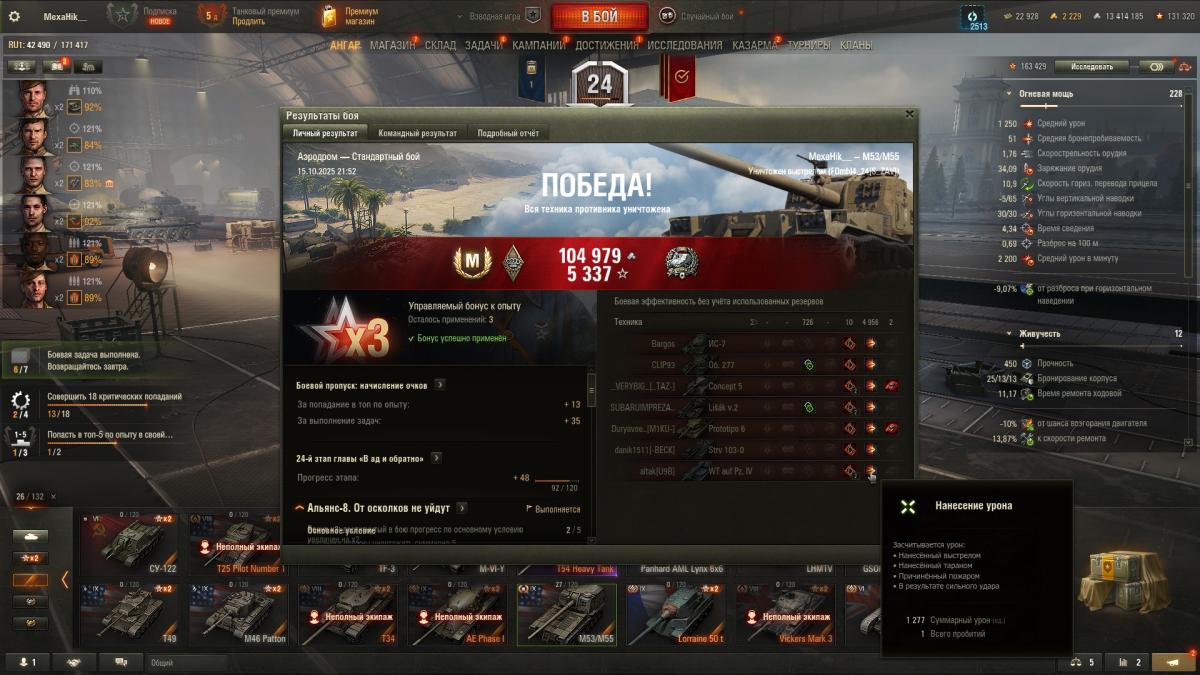Open the КАМПАНИИ section
Screen dimensions: 1200x675
pyautogui.click(x=538, y=45)
